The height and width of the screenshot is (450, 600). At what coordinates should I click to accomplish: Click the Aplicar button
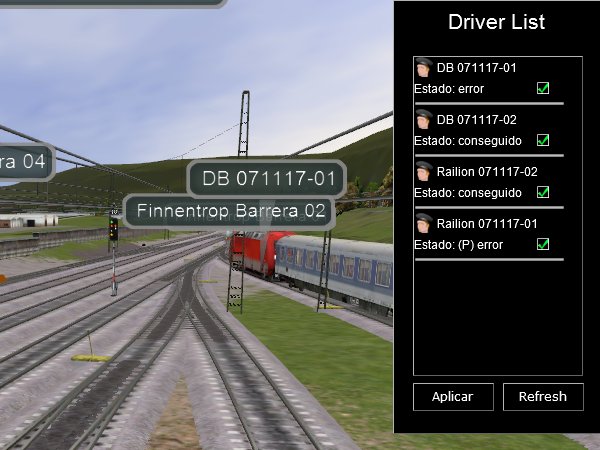click(452, 397)
